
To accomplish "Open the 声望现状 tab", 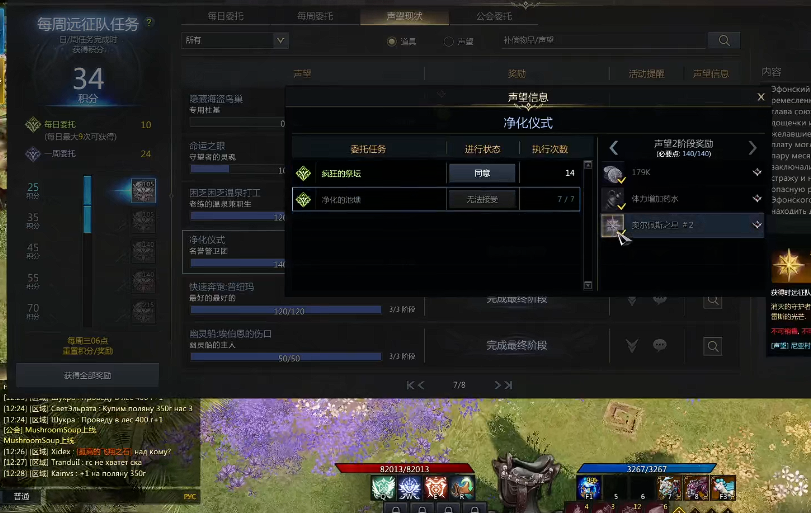I will pos(404,17).
